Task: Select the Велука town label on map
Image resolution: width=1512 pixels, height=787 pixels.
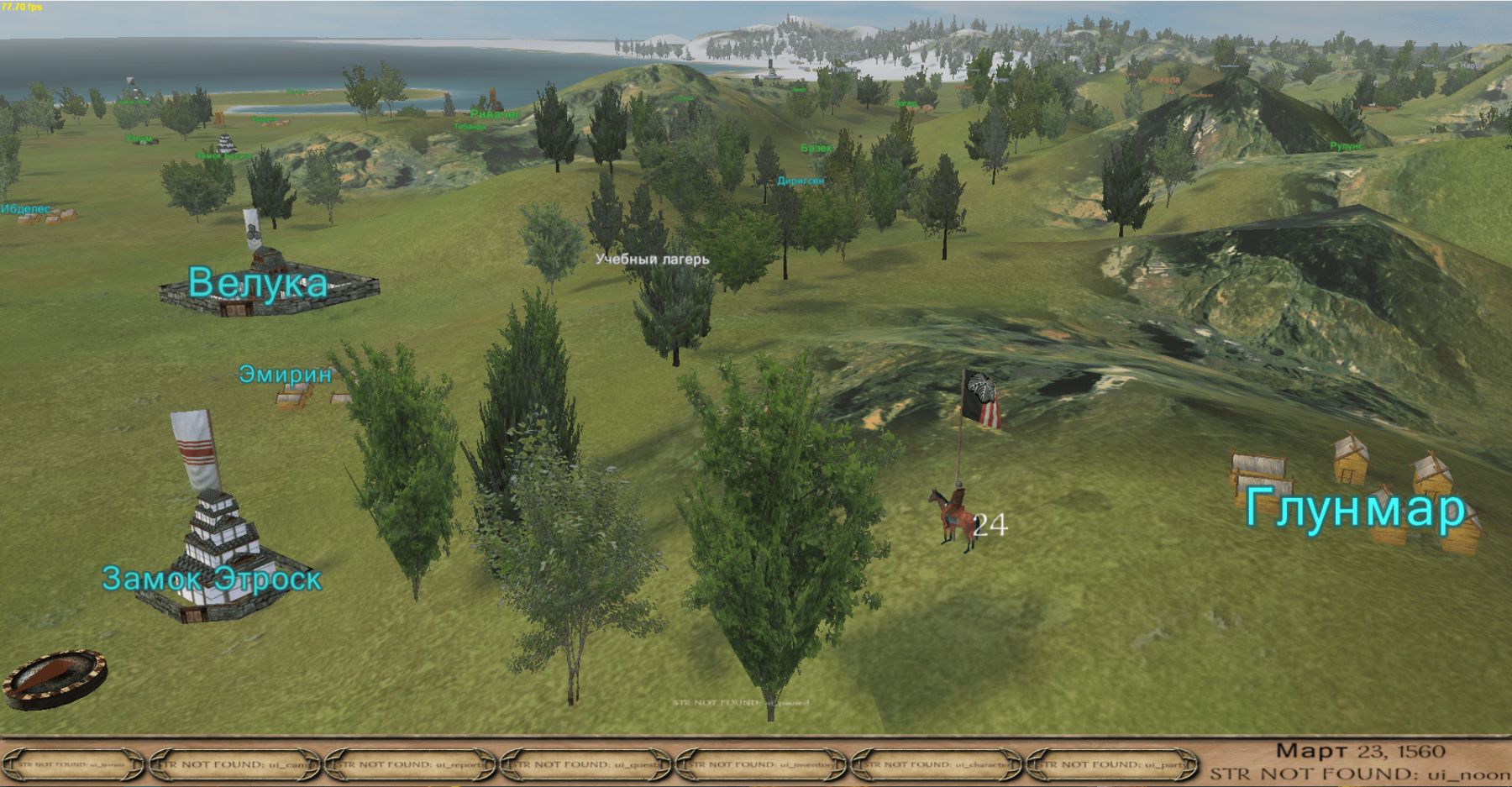Action: pyautogui.click(x=257, y=282)
